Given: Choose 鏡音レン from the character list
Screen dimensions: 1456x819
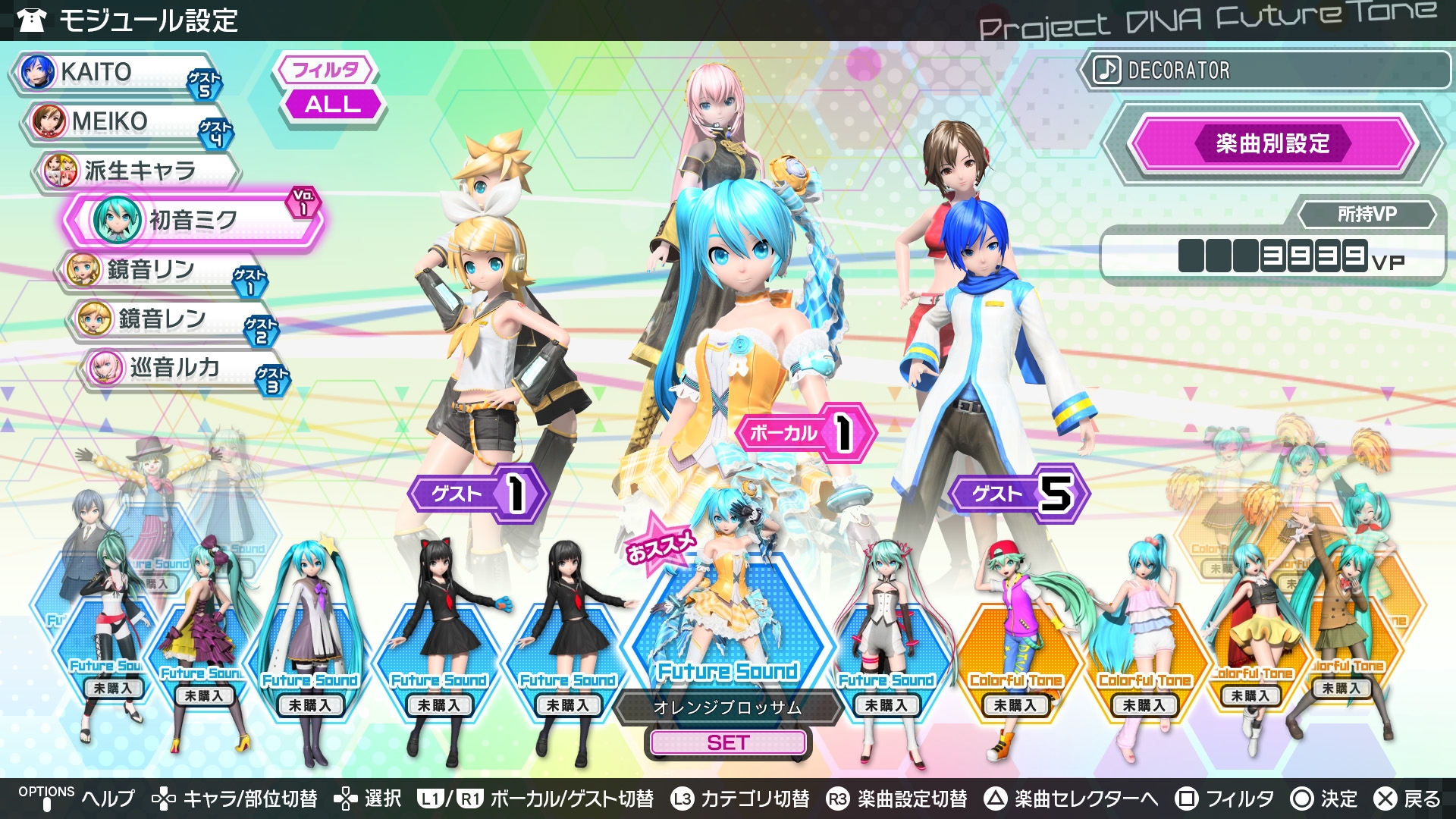Looking at the screenshot, I should [x=171, y=319].
